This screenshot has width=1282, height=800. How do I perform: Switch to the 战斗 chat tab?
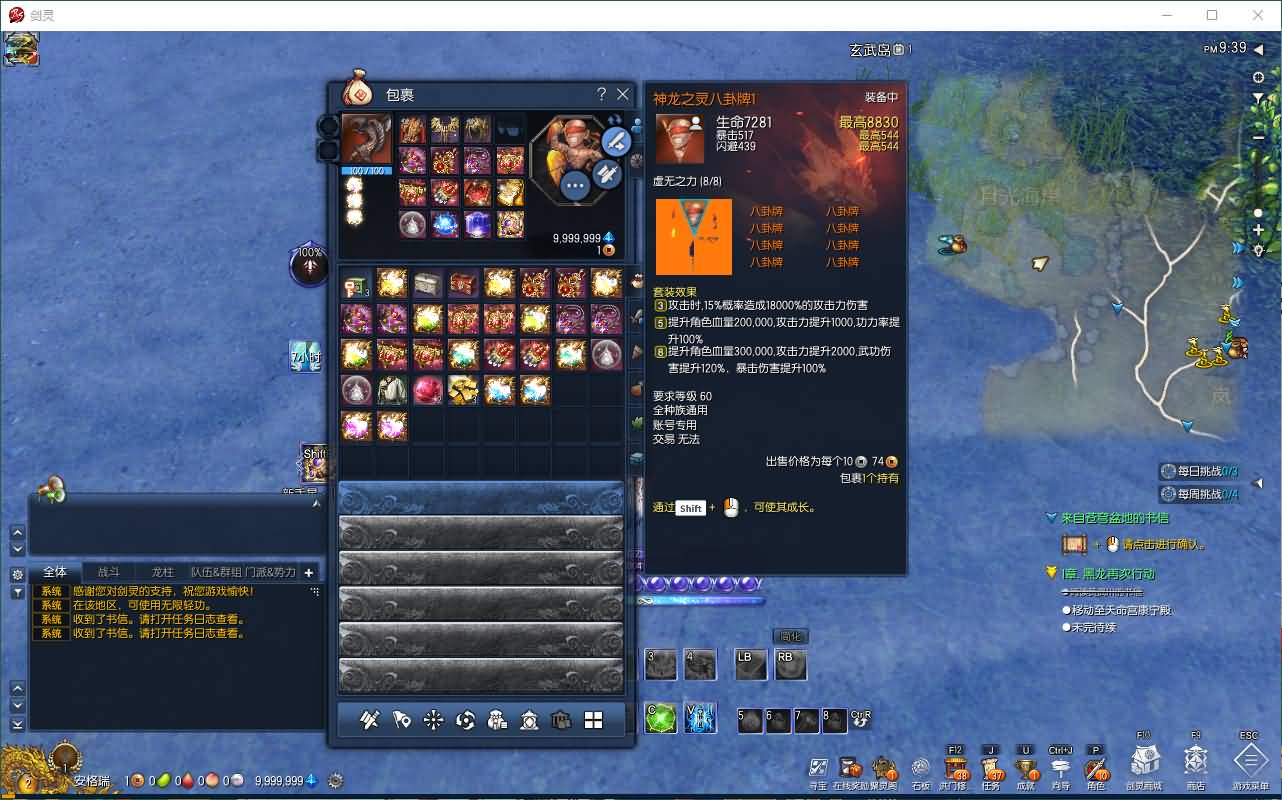point(109,571)
